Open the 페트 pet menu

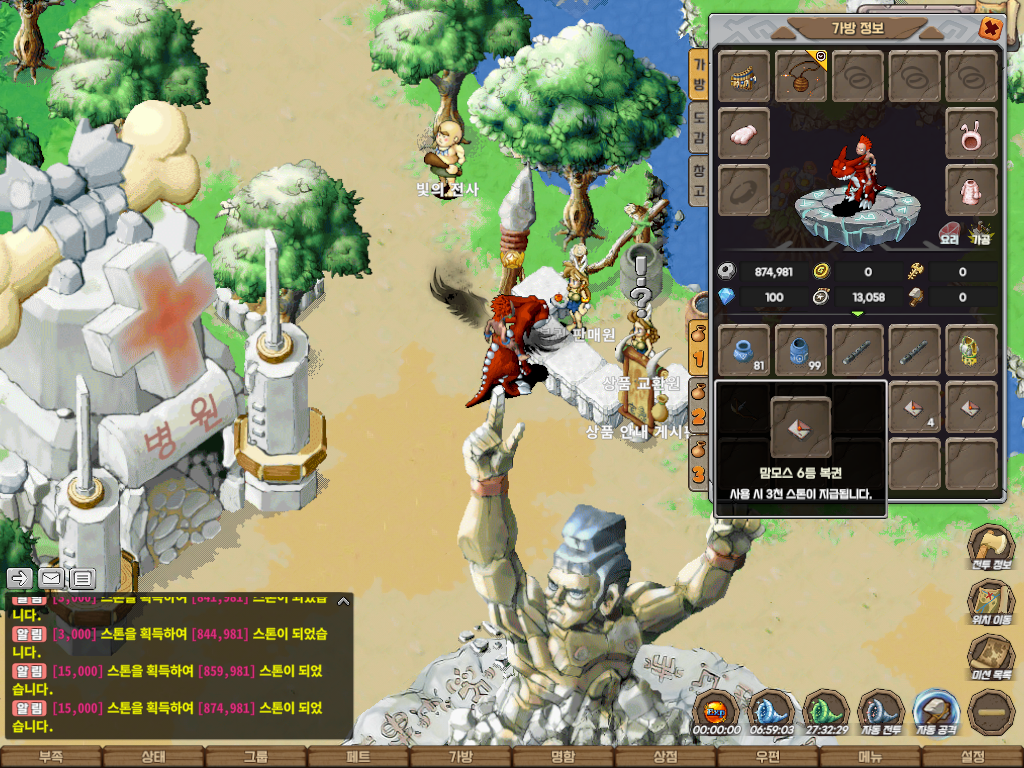pos(358,757)
